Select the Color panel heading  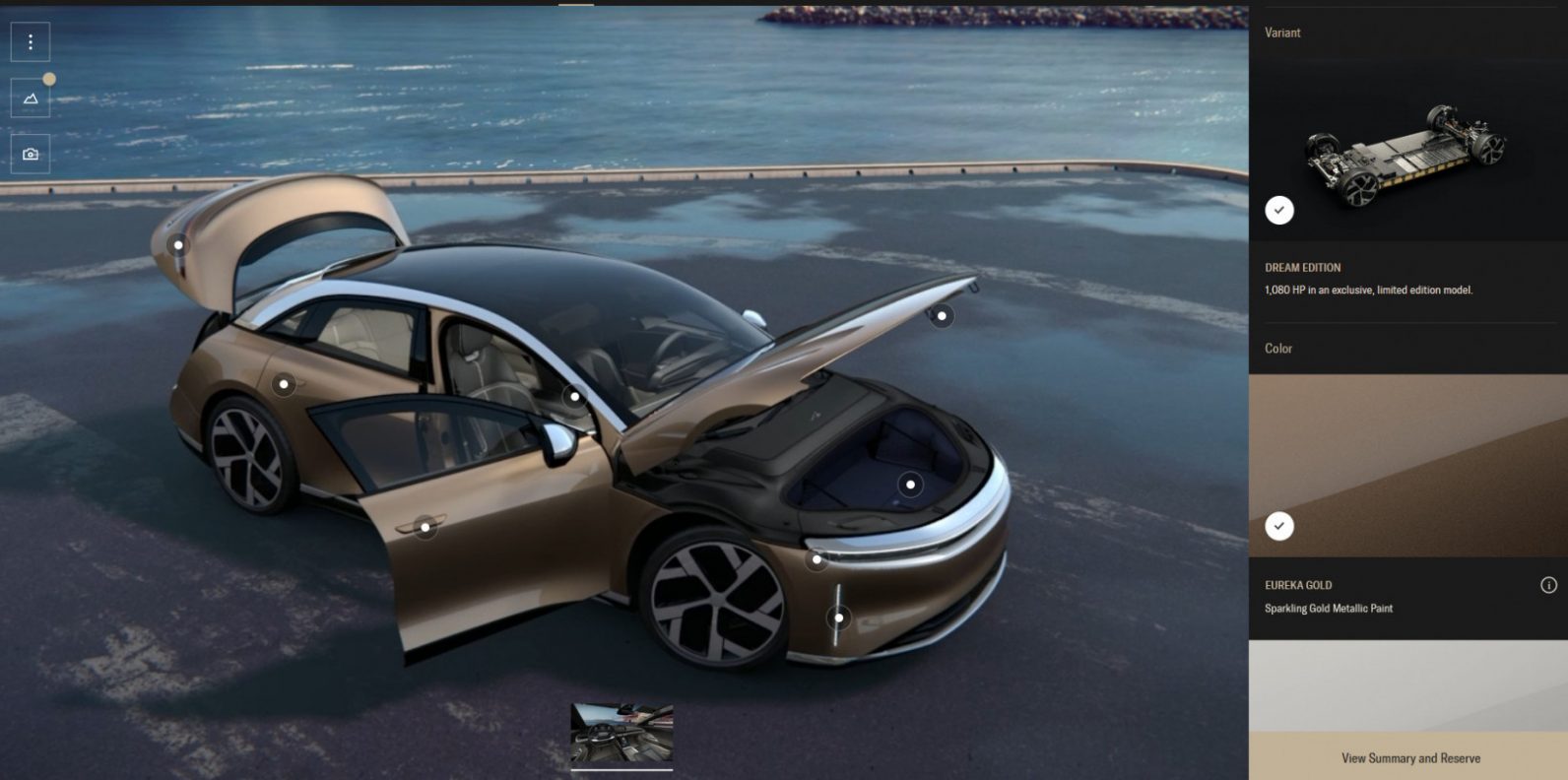click(1277, 348)
